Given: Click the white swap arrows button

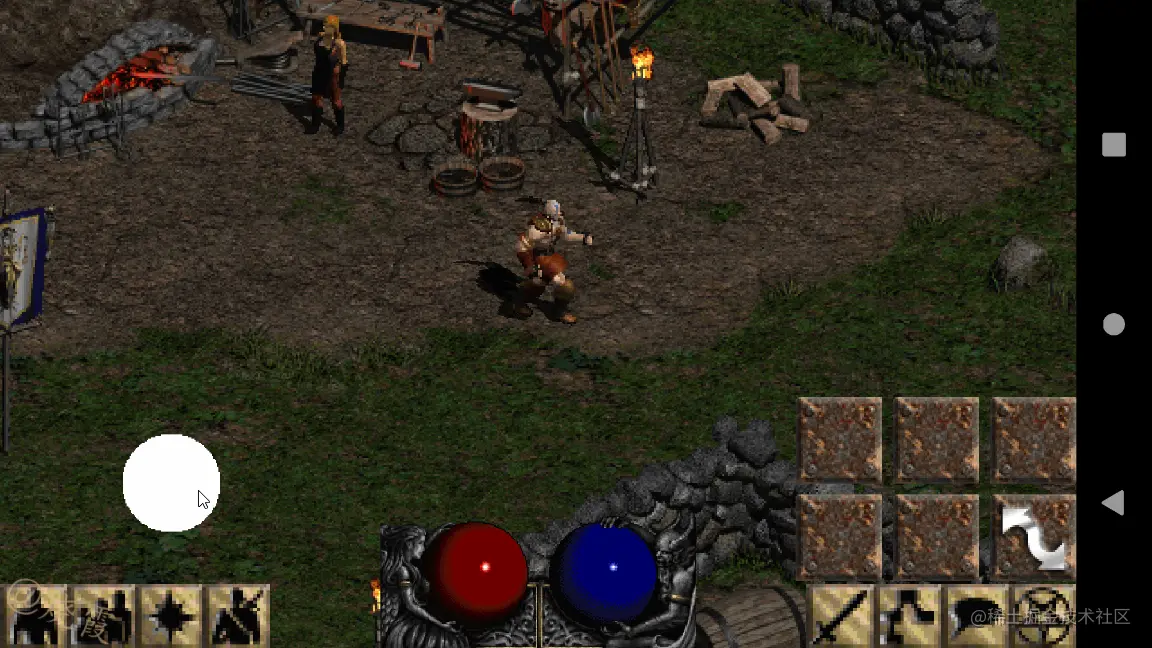Looking at the screenshot, I should 1034,536.
